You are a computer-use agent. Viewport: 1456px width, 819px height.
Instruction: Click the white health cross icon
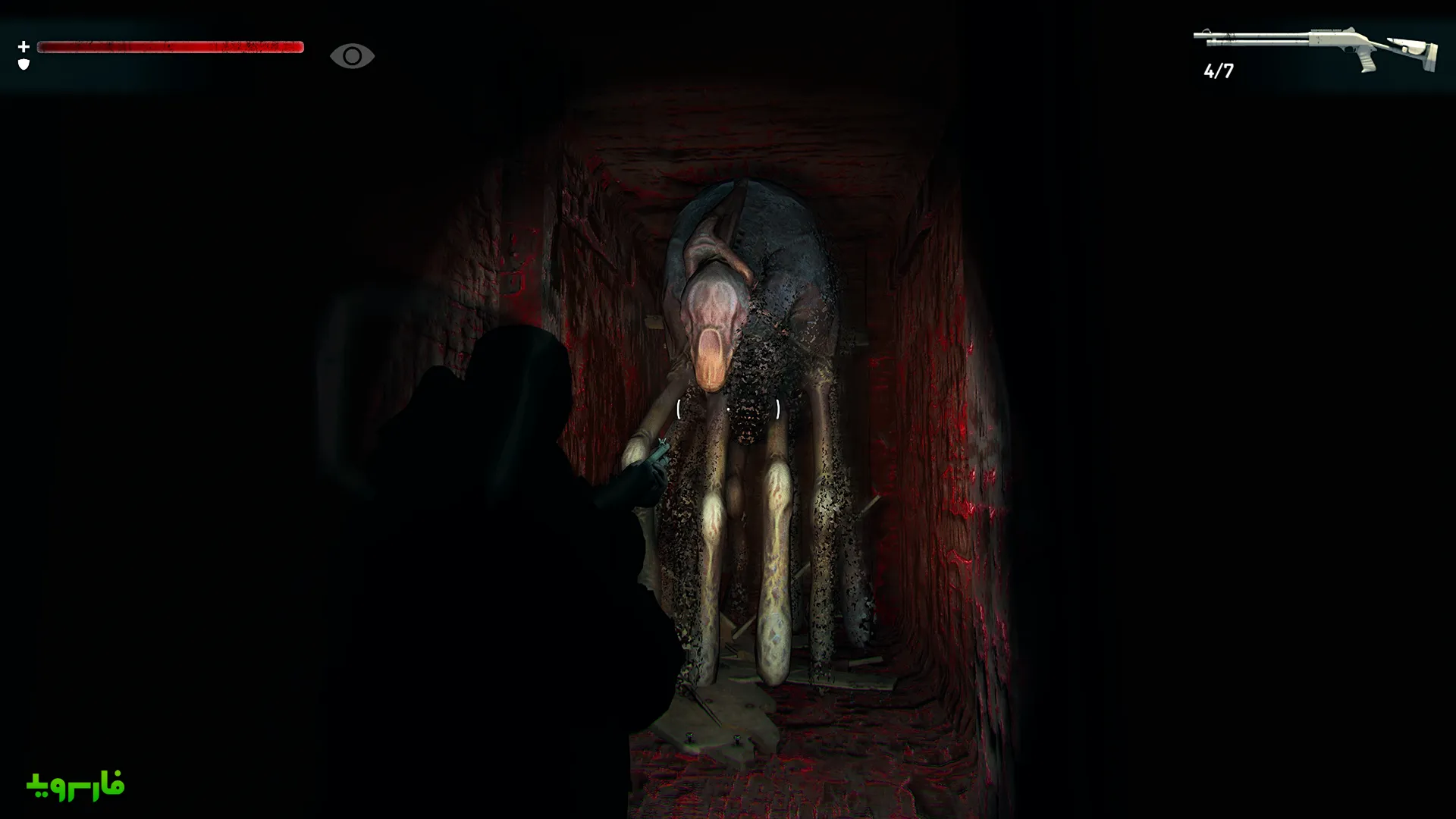pos(24,47)
